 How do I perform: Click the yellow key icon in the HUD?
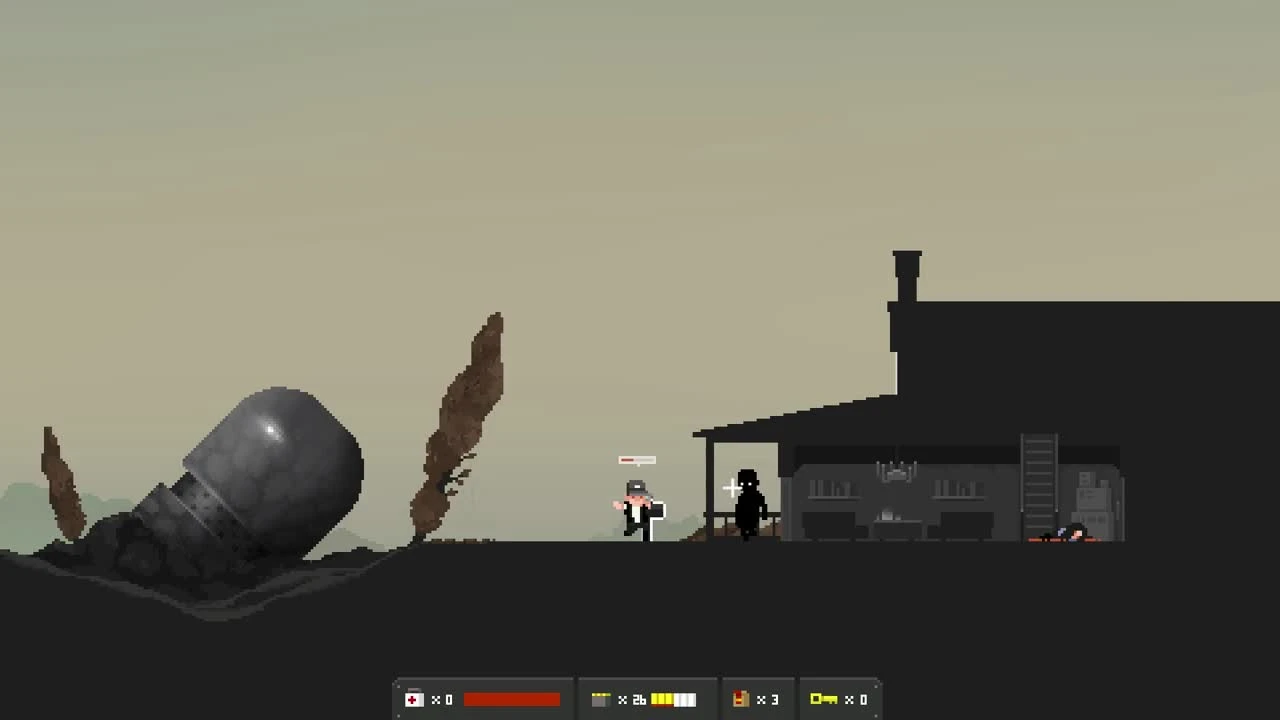tap(826, 699)
